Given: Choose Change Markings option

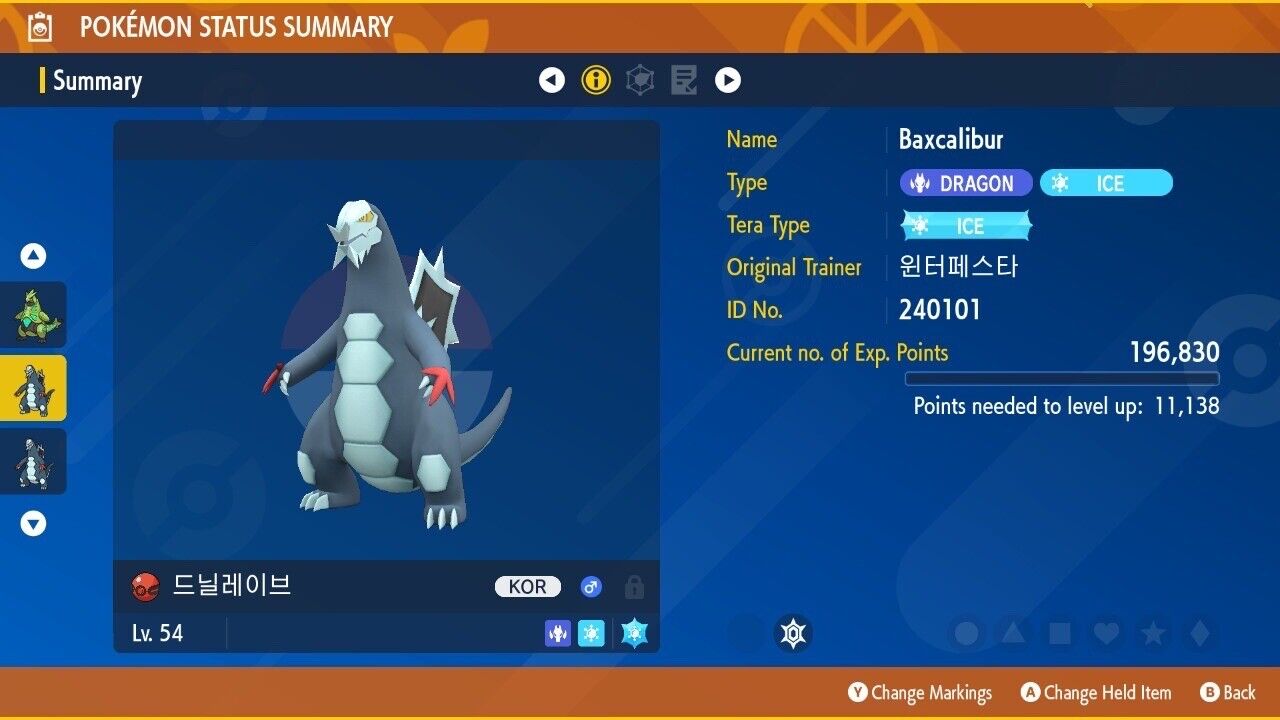Looking at the screenshot, I should (x=920, y=692).
